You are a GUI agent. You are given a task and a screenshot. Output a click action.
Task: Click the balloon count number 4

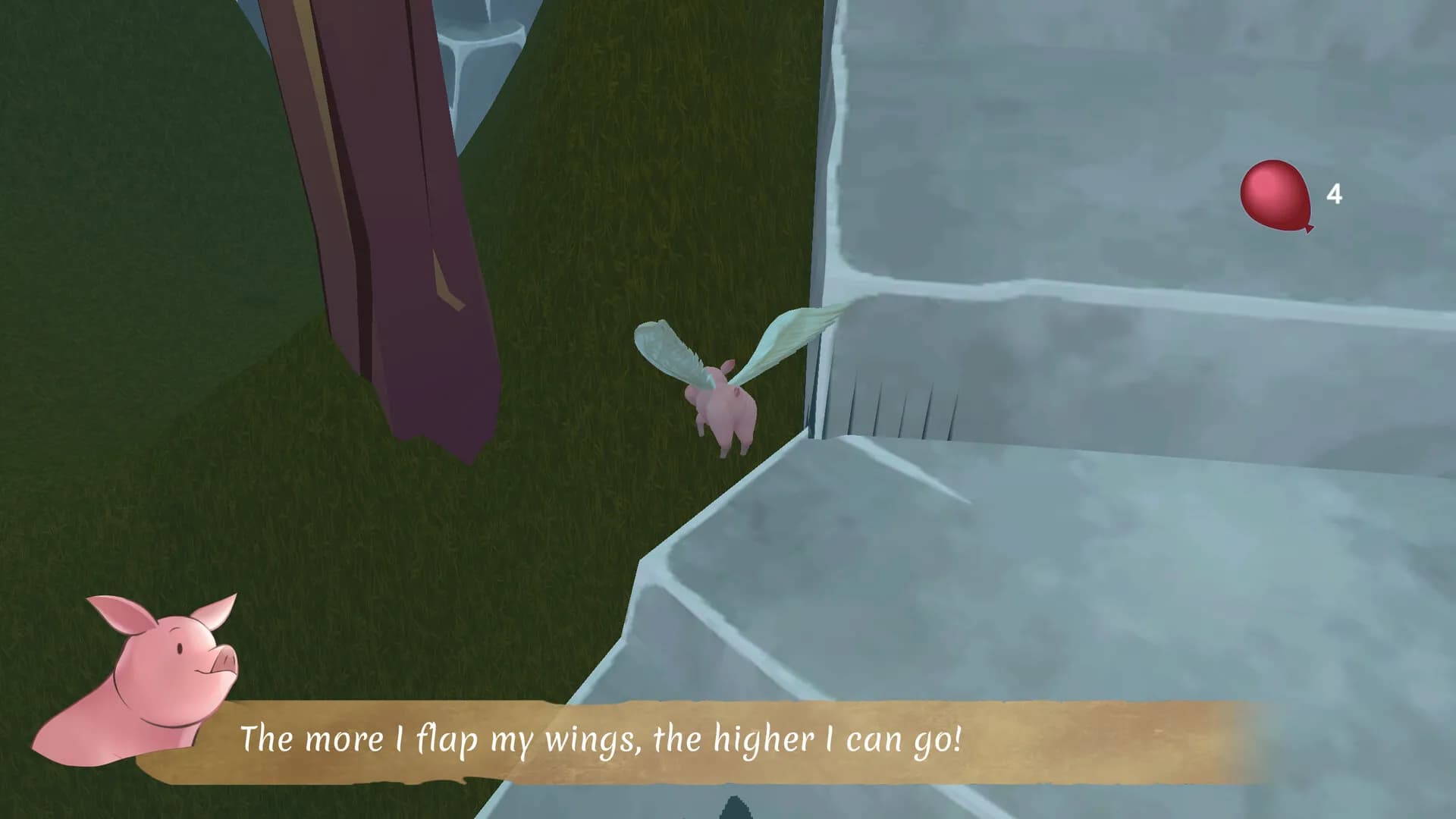[x=1336, y=195]
